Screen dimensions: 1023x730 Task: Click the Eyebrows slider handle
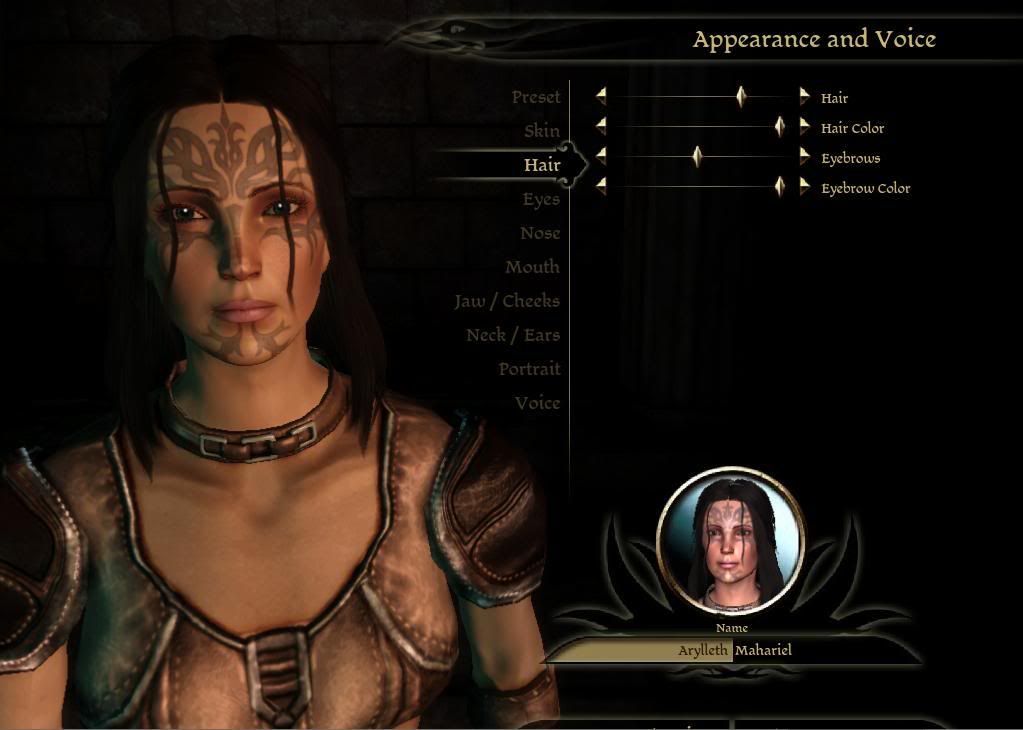(x=698, y=157)
